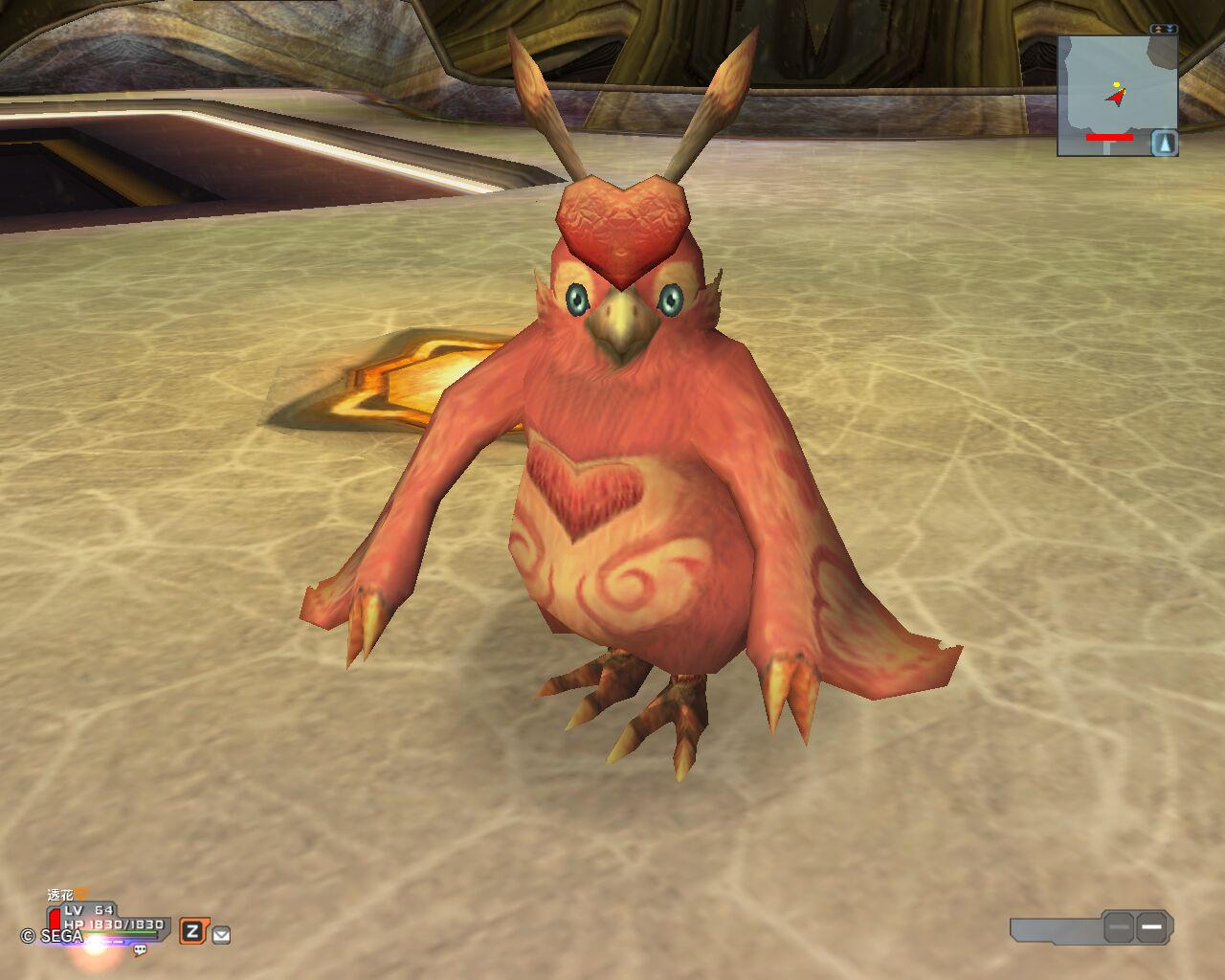The image size is (1225, 980).
Task: Open the mail envelope icon
Action: pos(221,935)
